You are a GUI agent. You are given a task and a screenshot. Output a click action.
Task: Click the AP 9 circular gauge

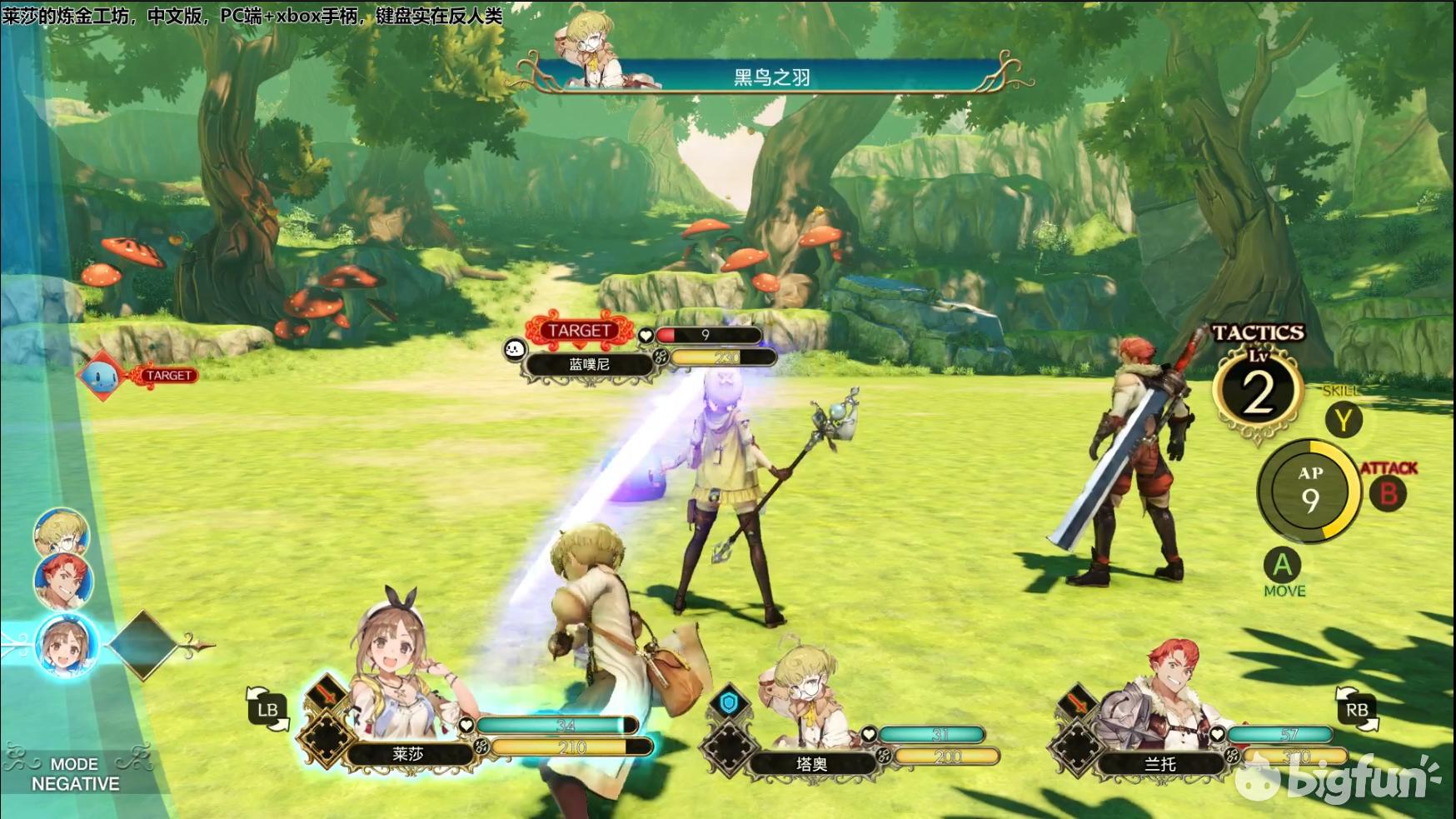pos(1309,492)
